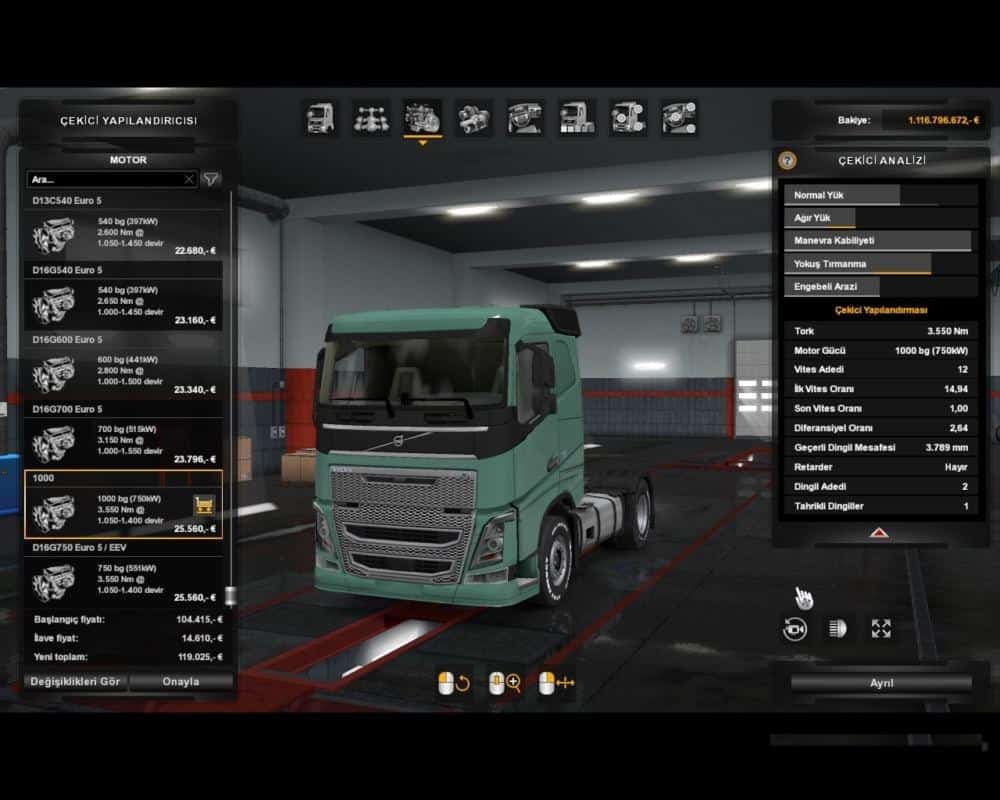Confirm the purchase with Onayla
The height and width of the screenshot is (800, 1000).
click(x=181, y=682)
